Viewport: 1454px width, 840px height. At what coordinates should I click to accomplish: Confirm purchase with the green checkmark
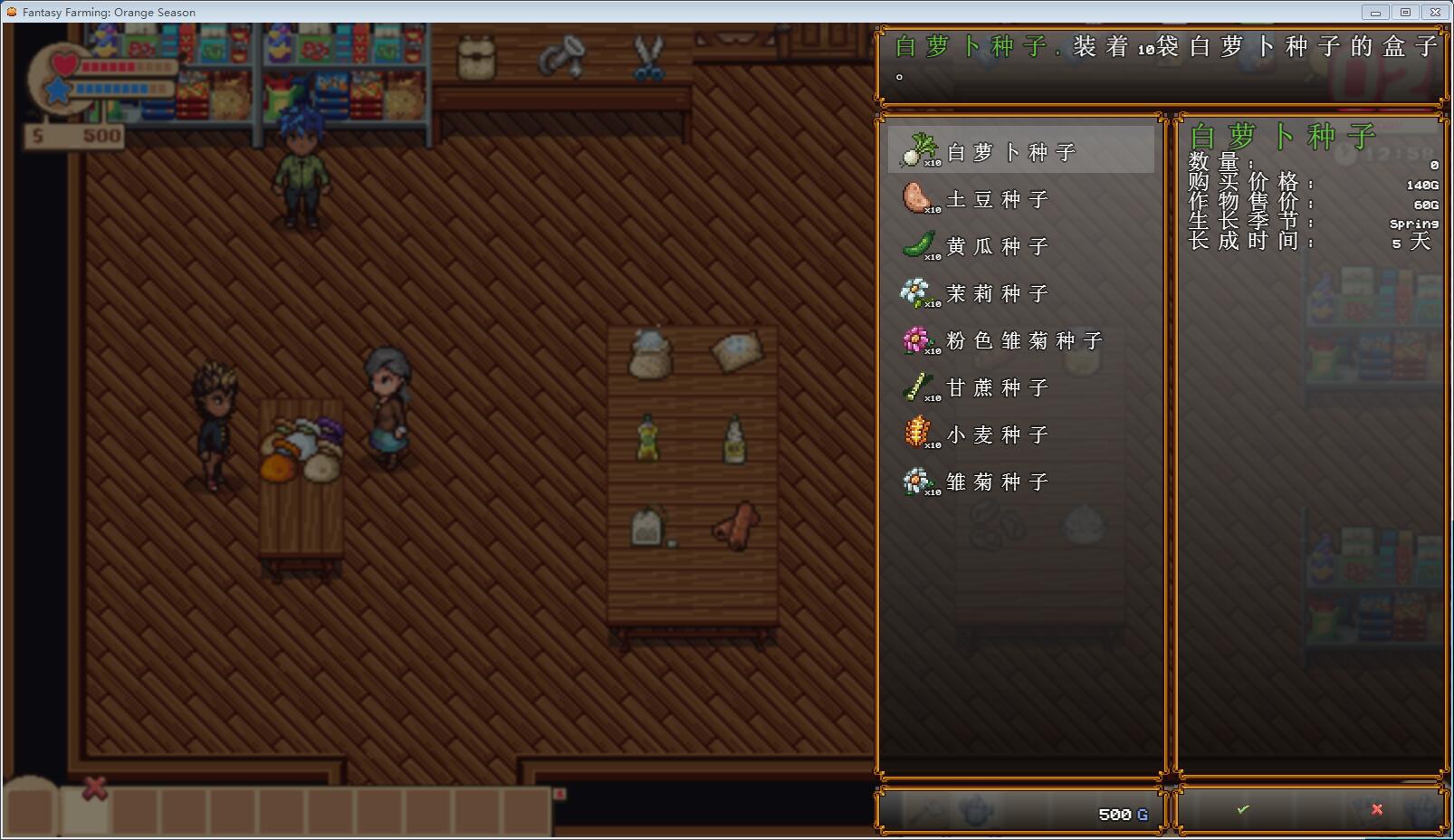coord(1243,809)
